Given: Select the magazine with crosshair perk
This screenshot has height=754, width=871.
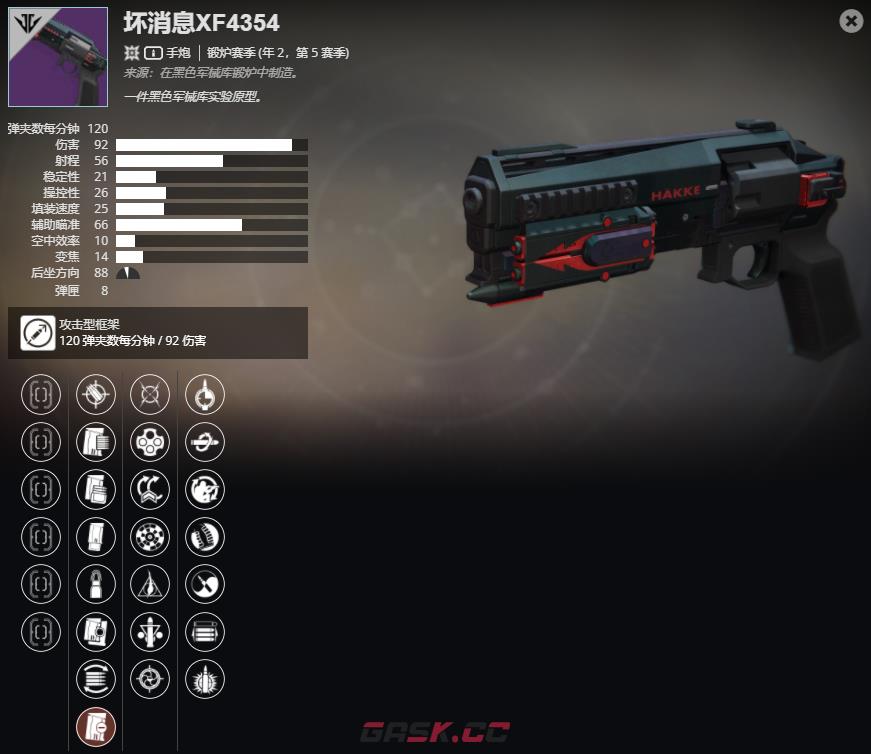Looking at the screenshot, I should pyautogui.click(x=96, y=632).
